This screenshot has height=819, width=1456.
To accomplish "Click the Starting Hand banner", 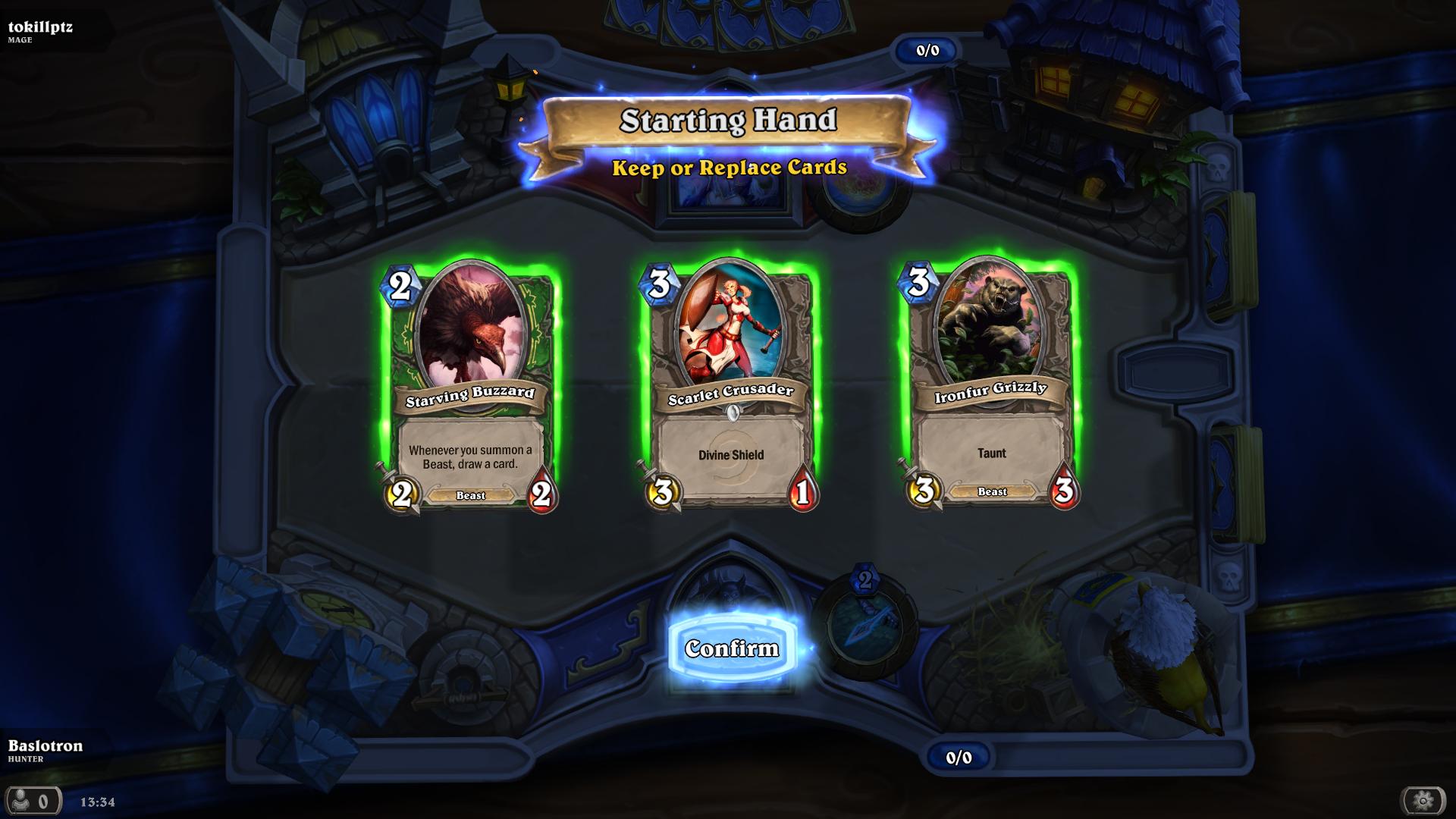I will pyautogui.click(x=728, y=120).
